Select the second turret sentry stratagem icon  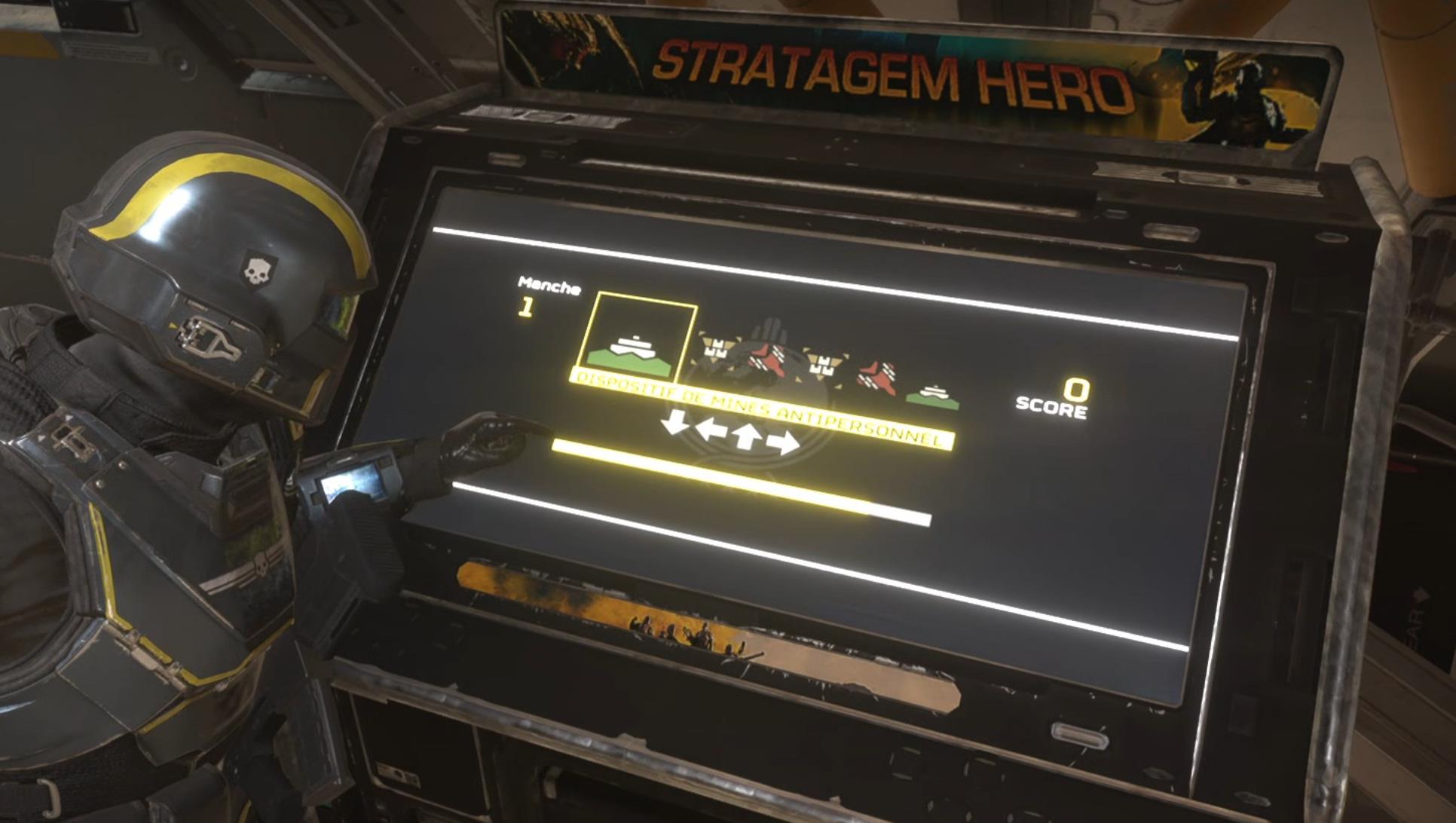(821, 364)
